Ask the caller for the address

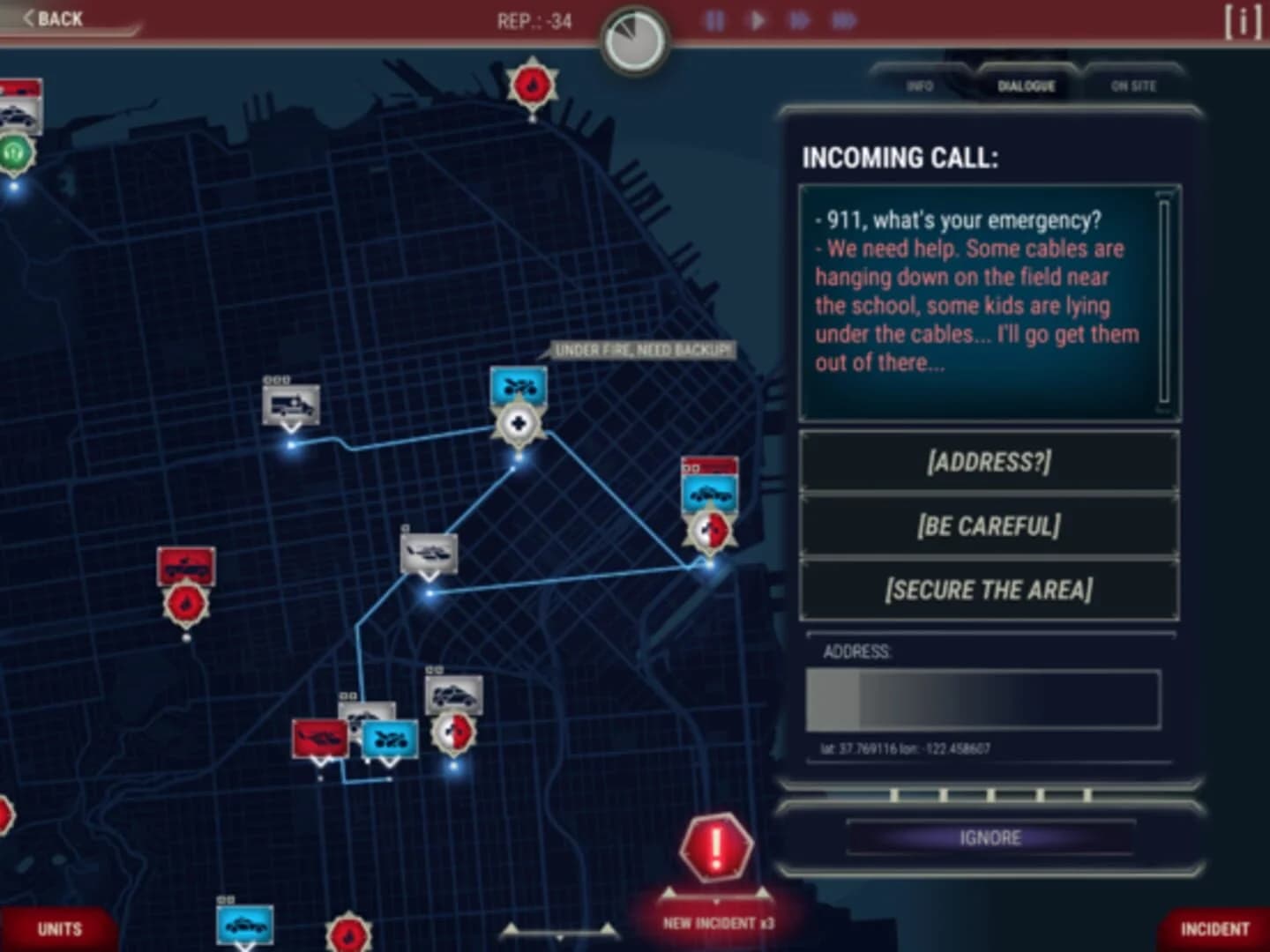(x=988, y=461)
